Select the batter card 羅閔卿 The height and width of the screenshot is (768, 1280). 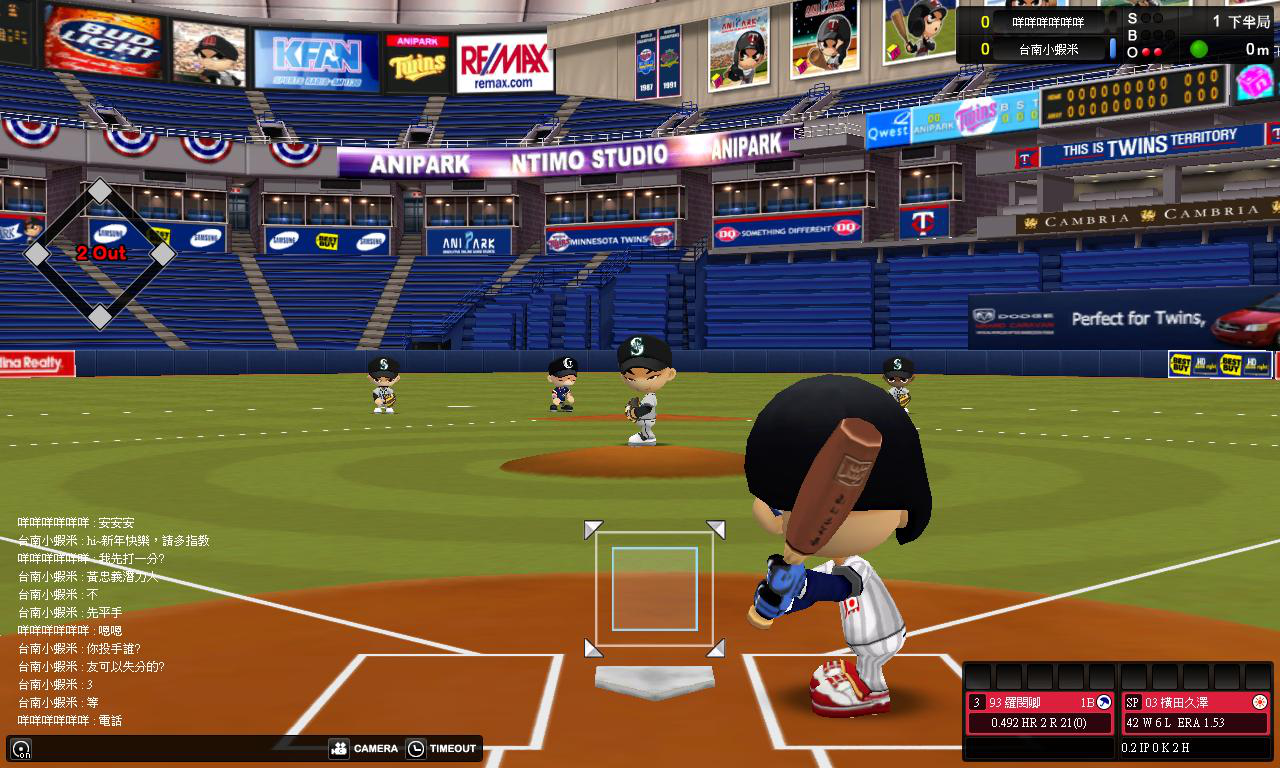tap(1039, 712)
